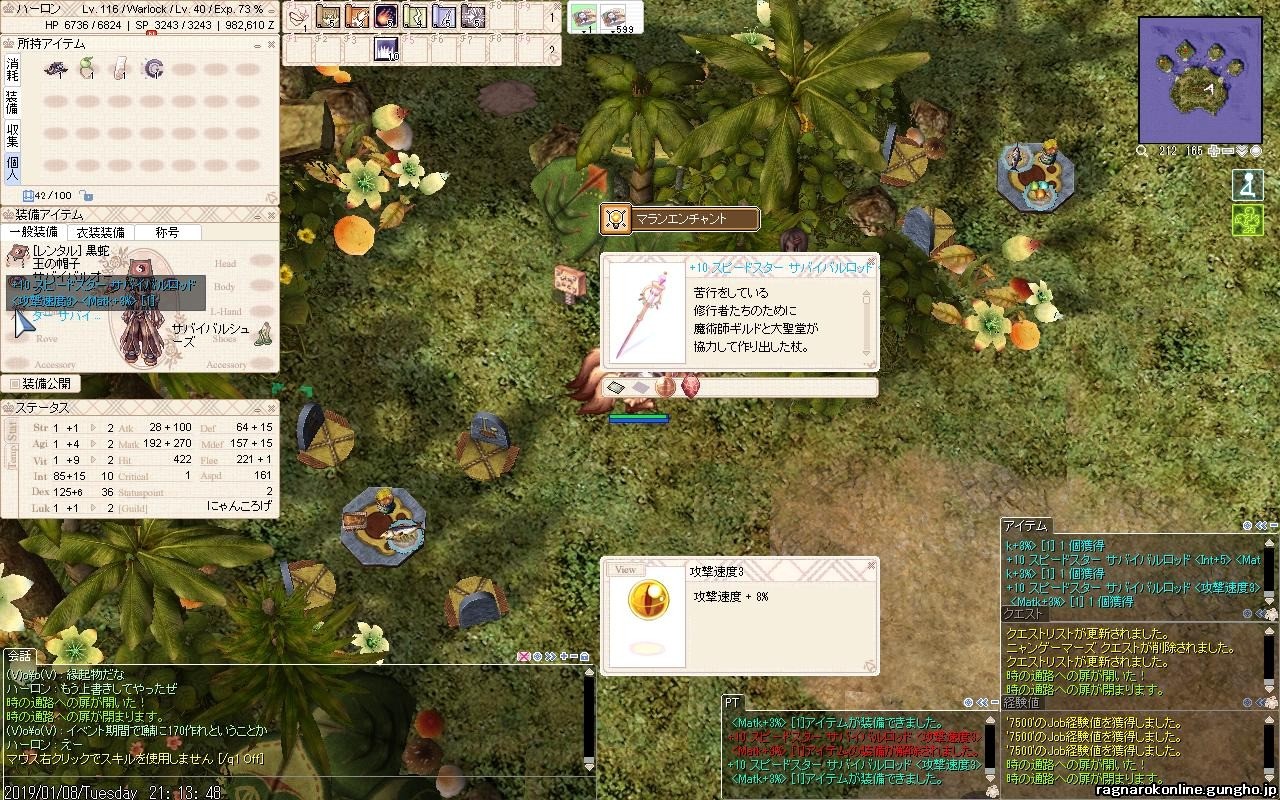Select the red gem slot under the rod description
The image size is (1280, 800).
click(690, 386)
